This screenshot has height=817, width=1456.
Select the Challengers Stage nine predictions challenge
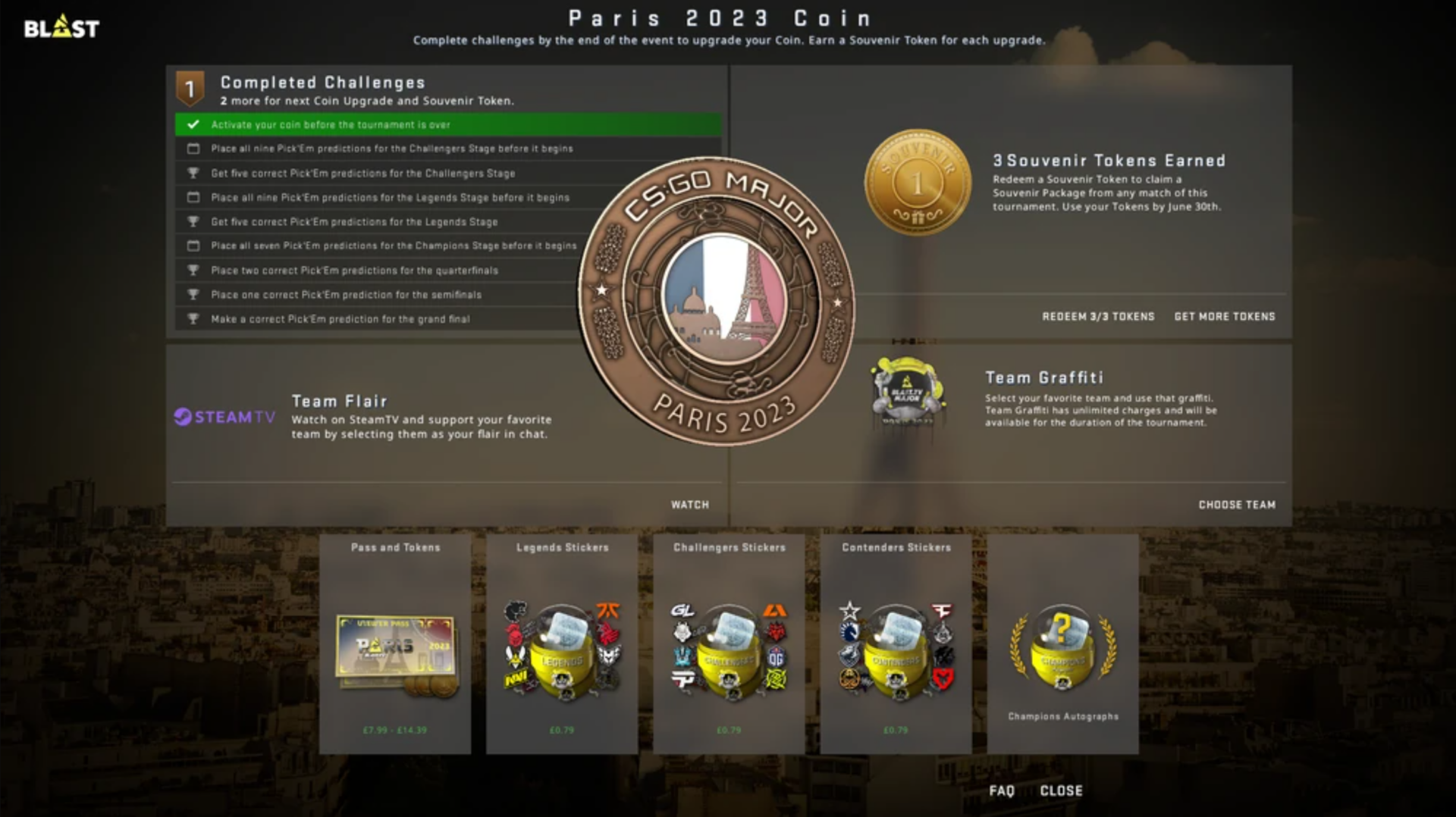click(391, 149)
